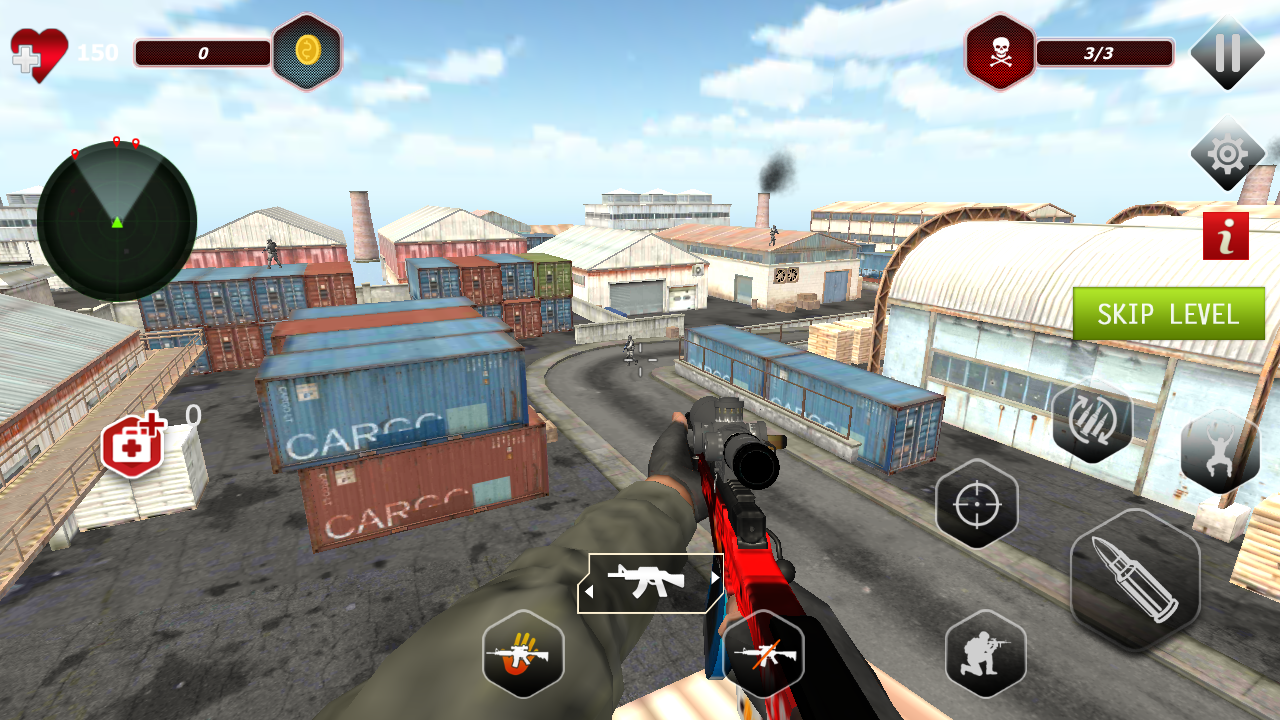Screen dimensions: 1280x720
Task: Click the circular radar minimap
Action: [x=117, y=221]
